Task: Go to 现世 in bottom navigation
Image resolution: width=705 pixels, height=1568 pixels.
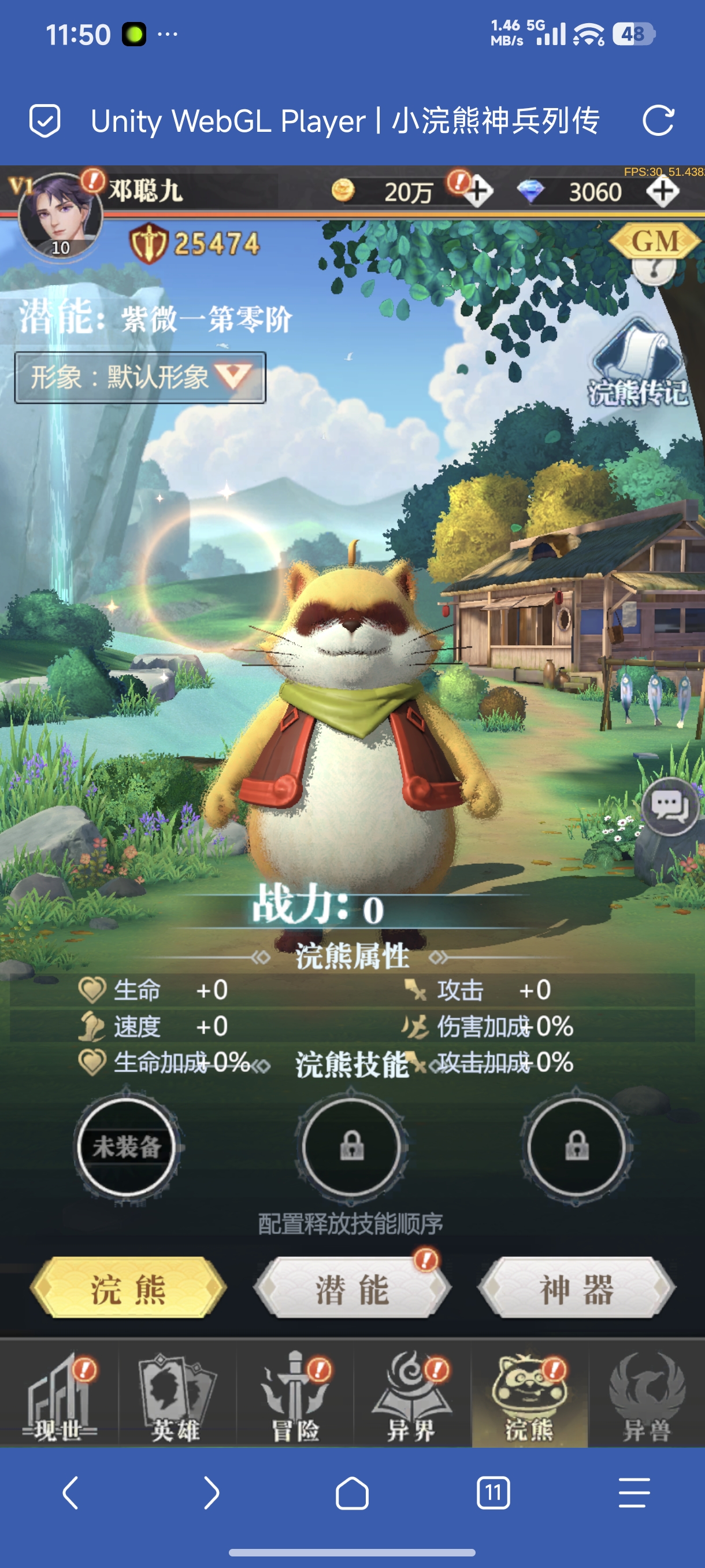Action: tap(58, 1400)
